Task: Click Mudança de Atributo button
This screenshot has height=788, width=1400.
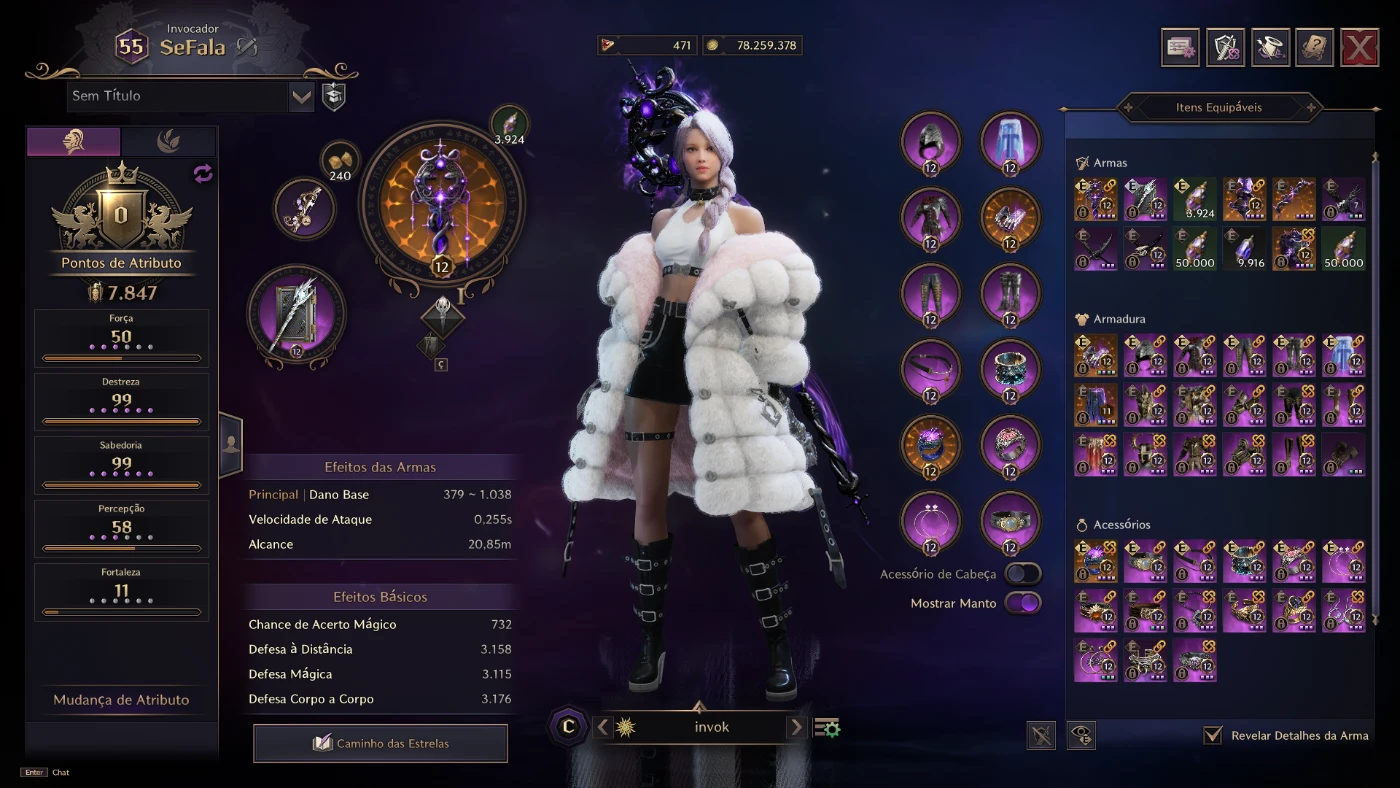Action: pos(121,700)
